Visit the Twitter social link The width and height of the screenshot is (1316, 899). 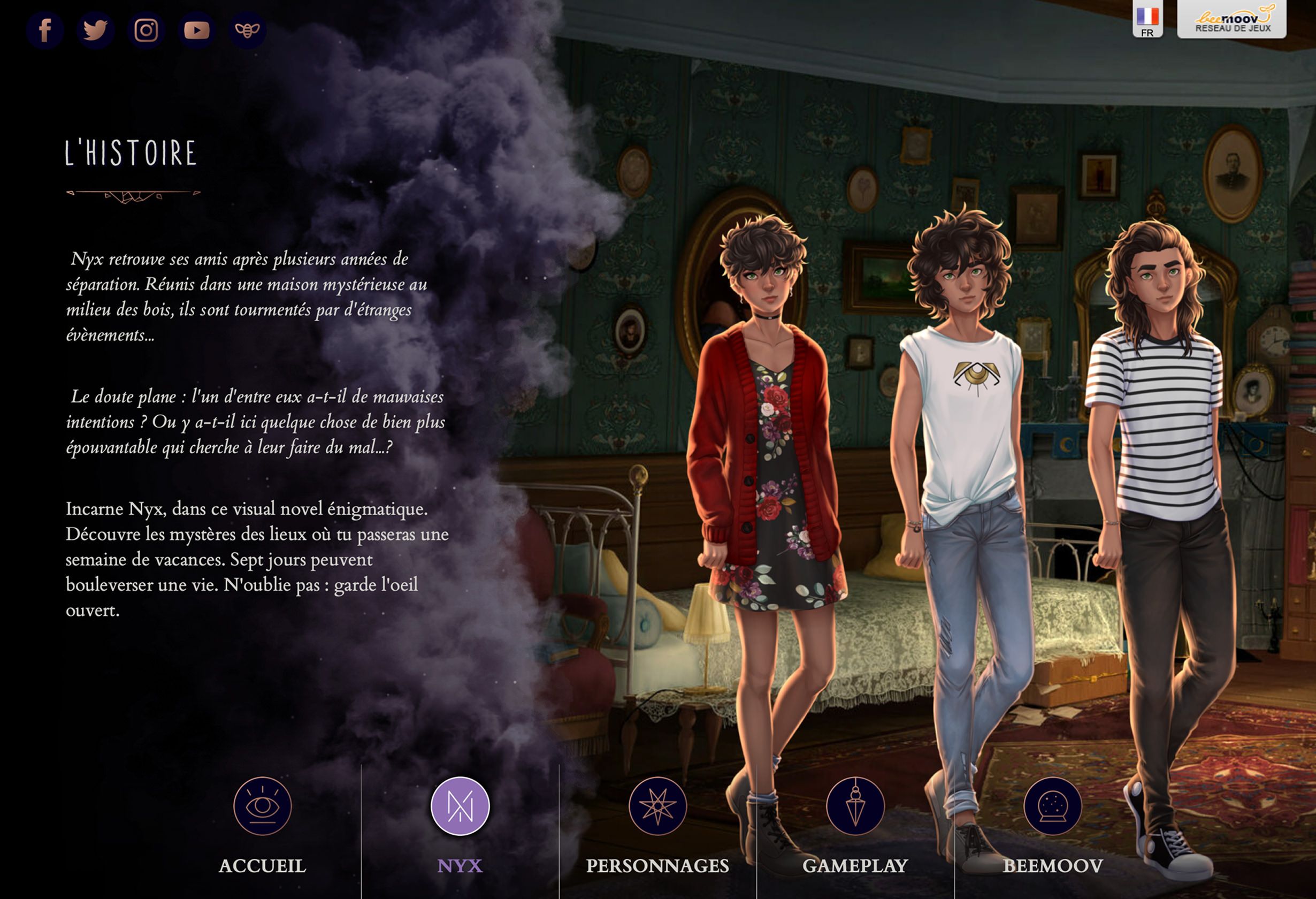point(95,30)
